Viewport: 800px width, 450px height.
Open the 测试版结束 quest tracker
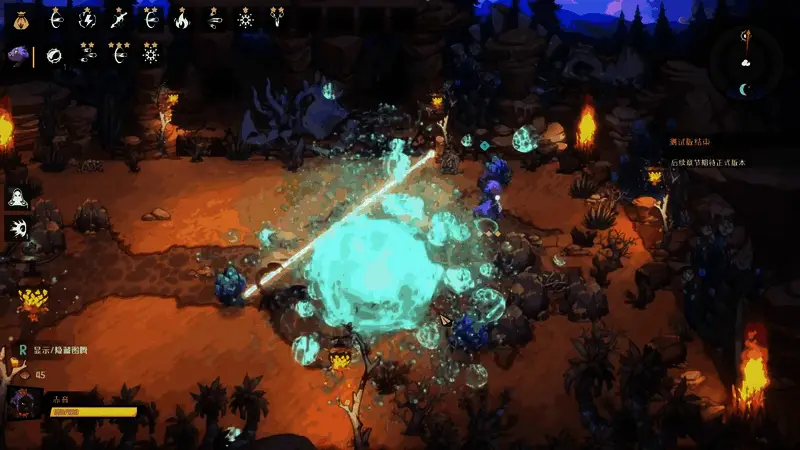click(x=693, y=143)
